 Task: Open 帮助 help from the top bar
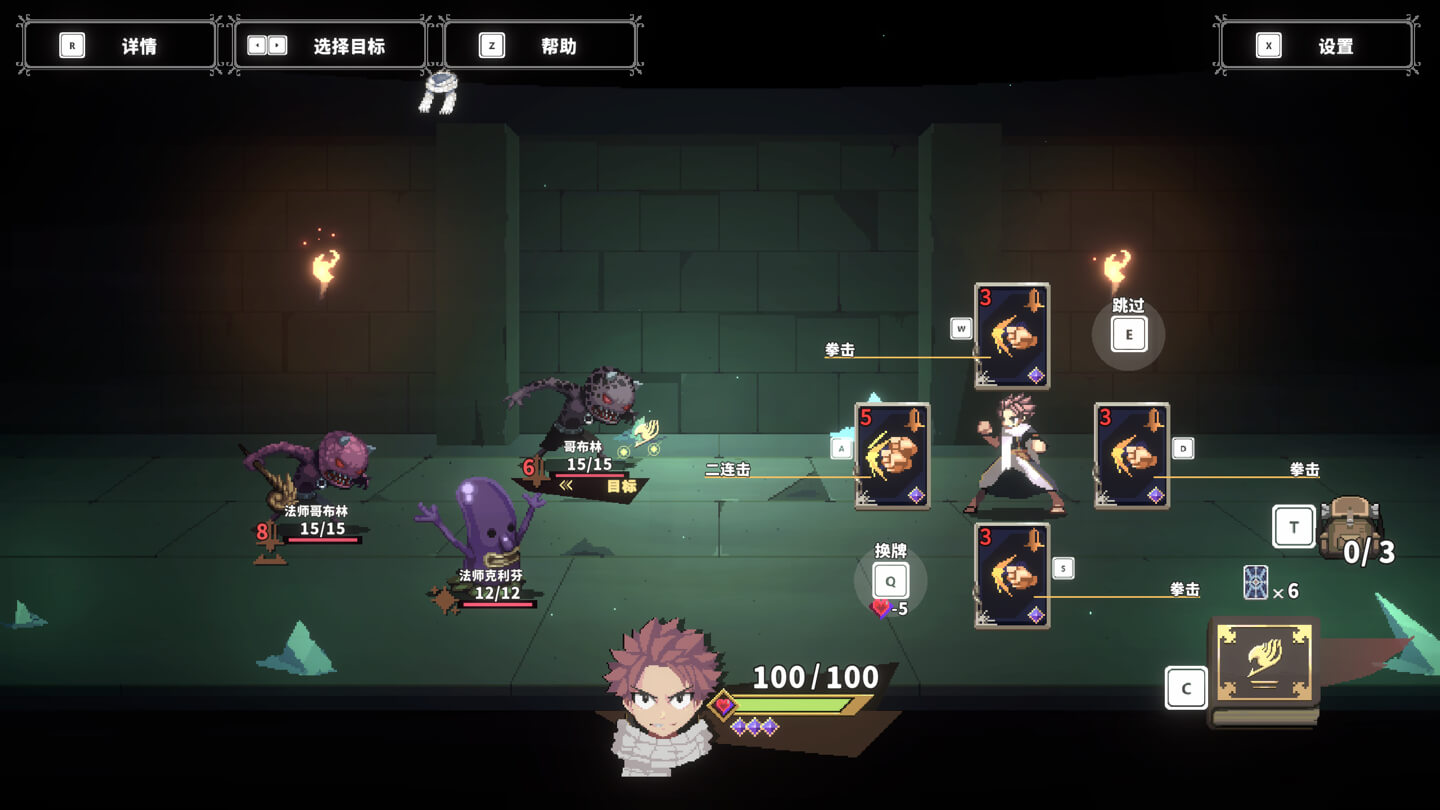(x=540, y=45)
